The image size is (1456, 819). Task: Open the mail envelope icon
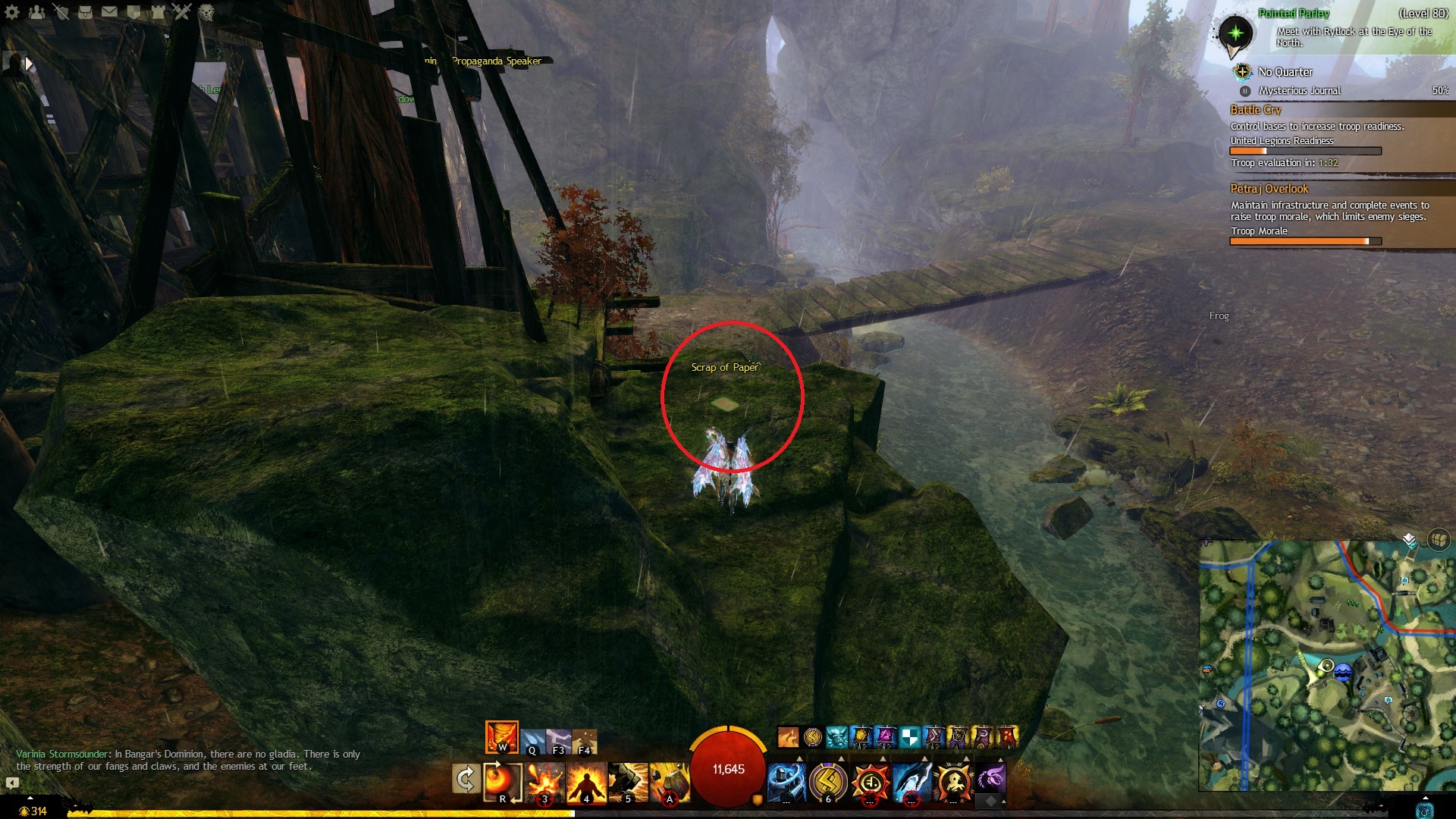109,12
